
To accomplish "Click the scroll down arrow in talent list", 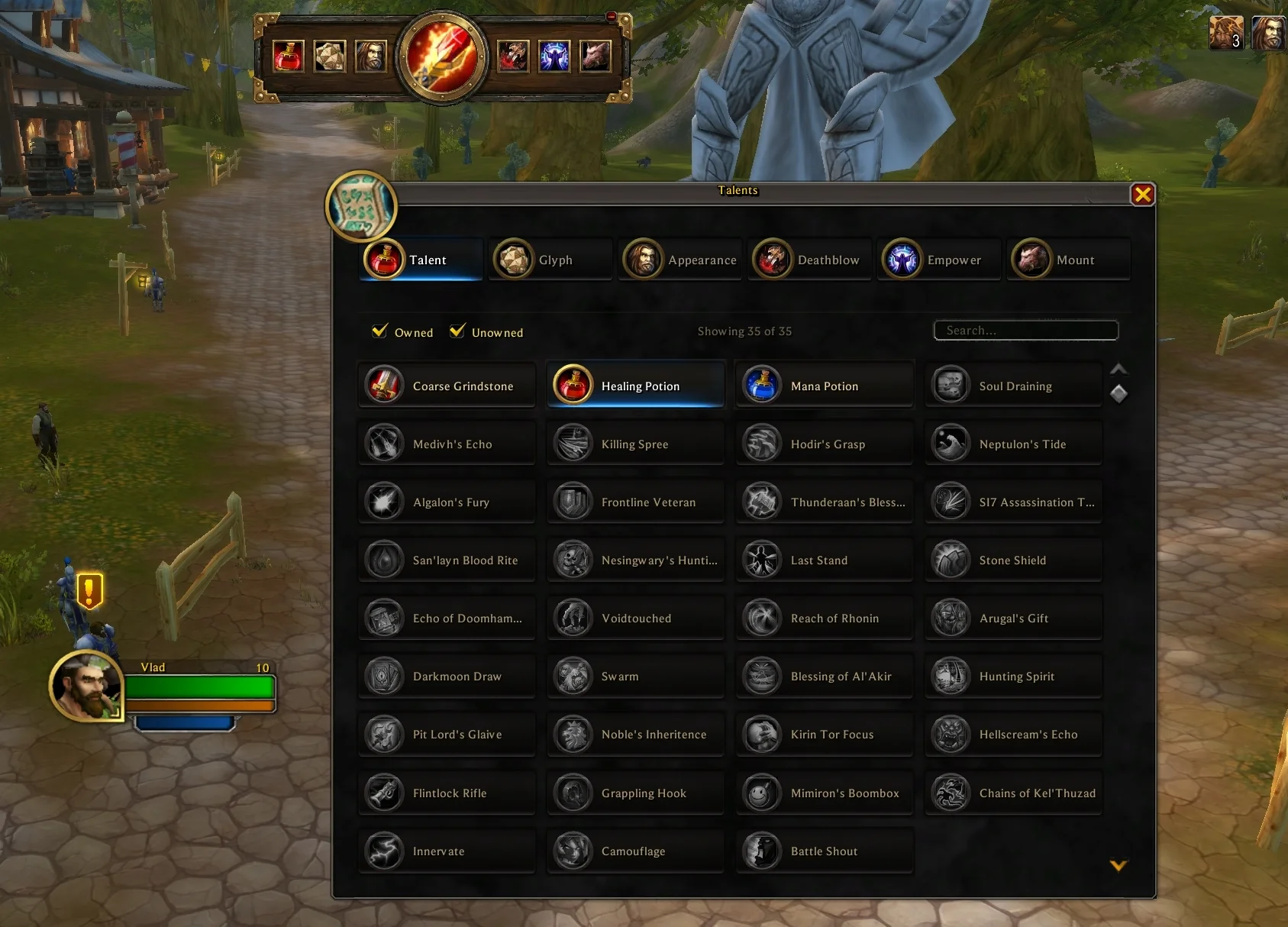I will point(1119,865).
